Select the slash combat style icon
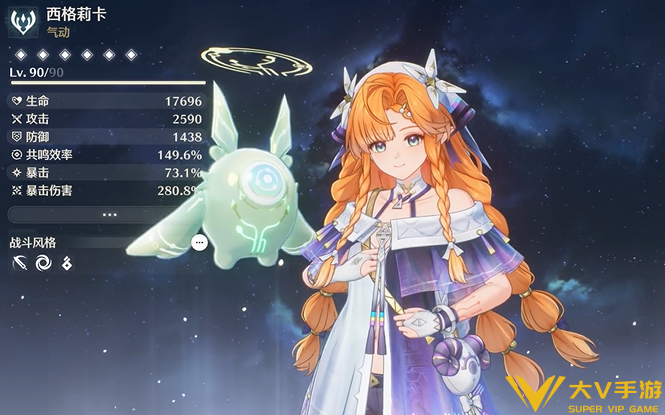The height and width of the screenshot is (415, 665). (21, 264)
